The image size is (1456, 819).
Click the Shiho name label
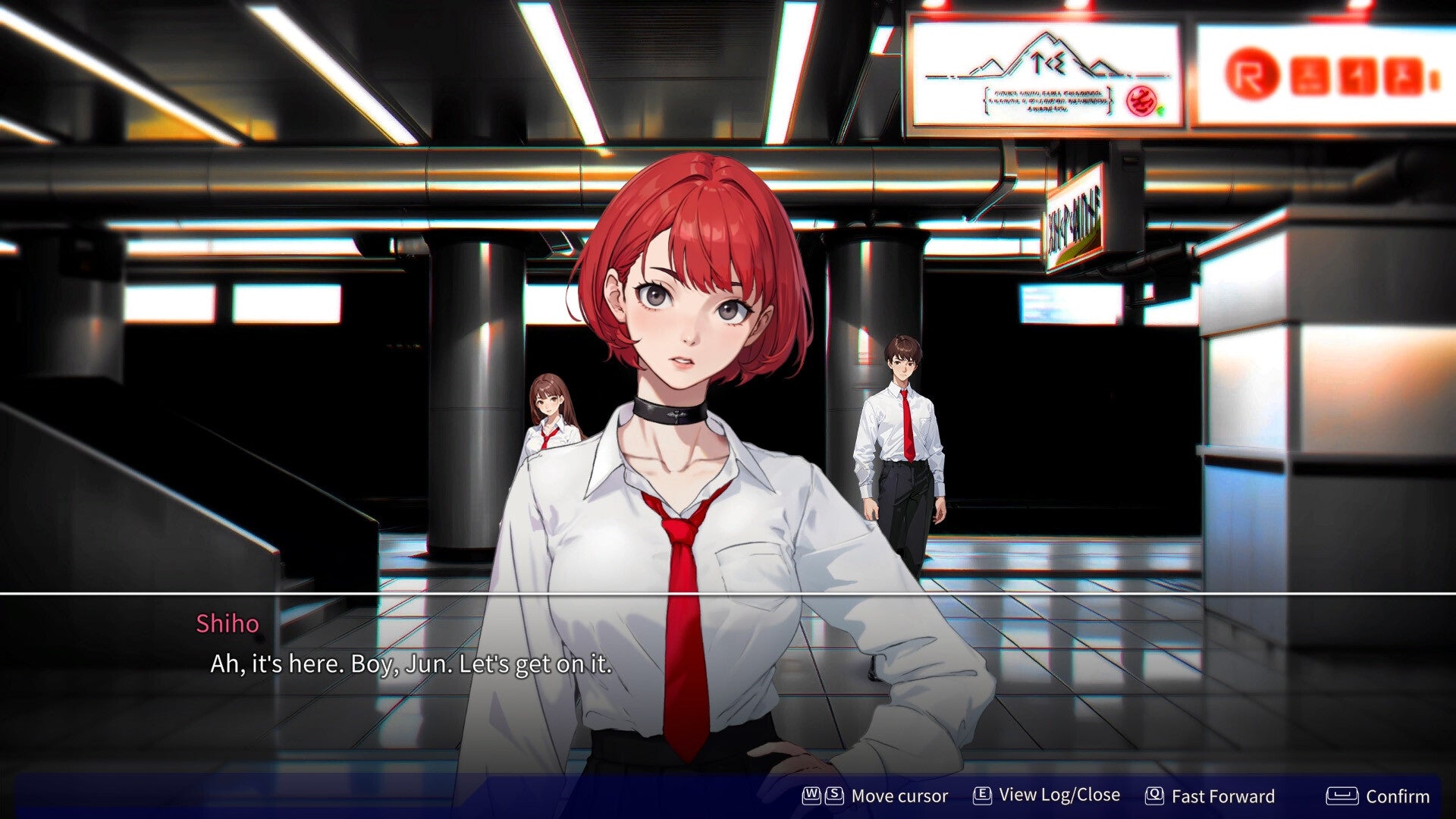click(x=228, y=624)
